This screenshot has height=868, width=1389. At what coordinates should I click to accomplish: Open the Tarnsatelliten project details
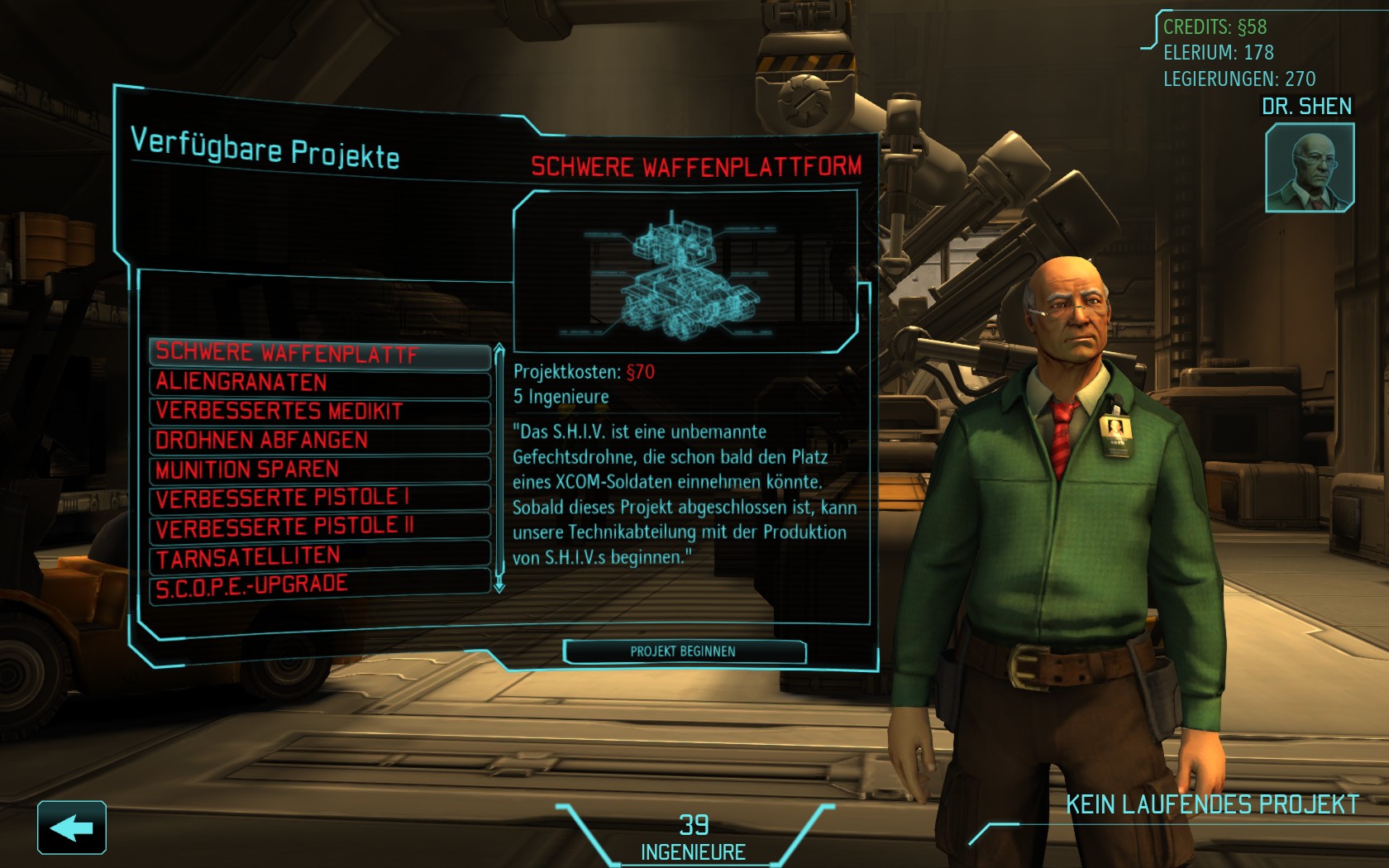320,556
